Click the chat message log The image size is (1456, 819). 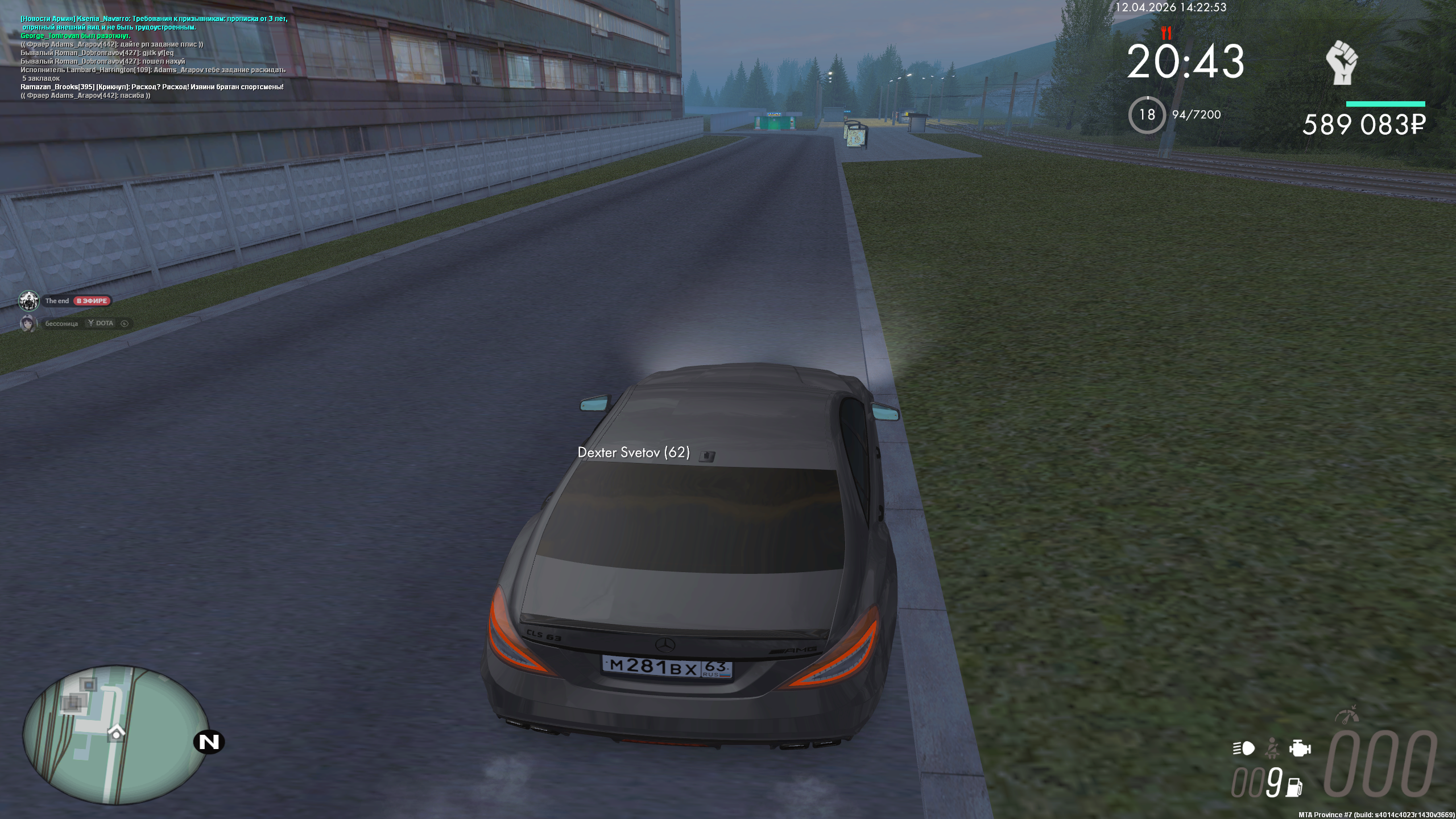coord(154,57)
